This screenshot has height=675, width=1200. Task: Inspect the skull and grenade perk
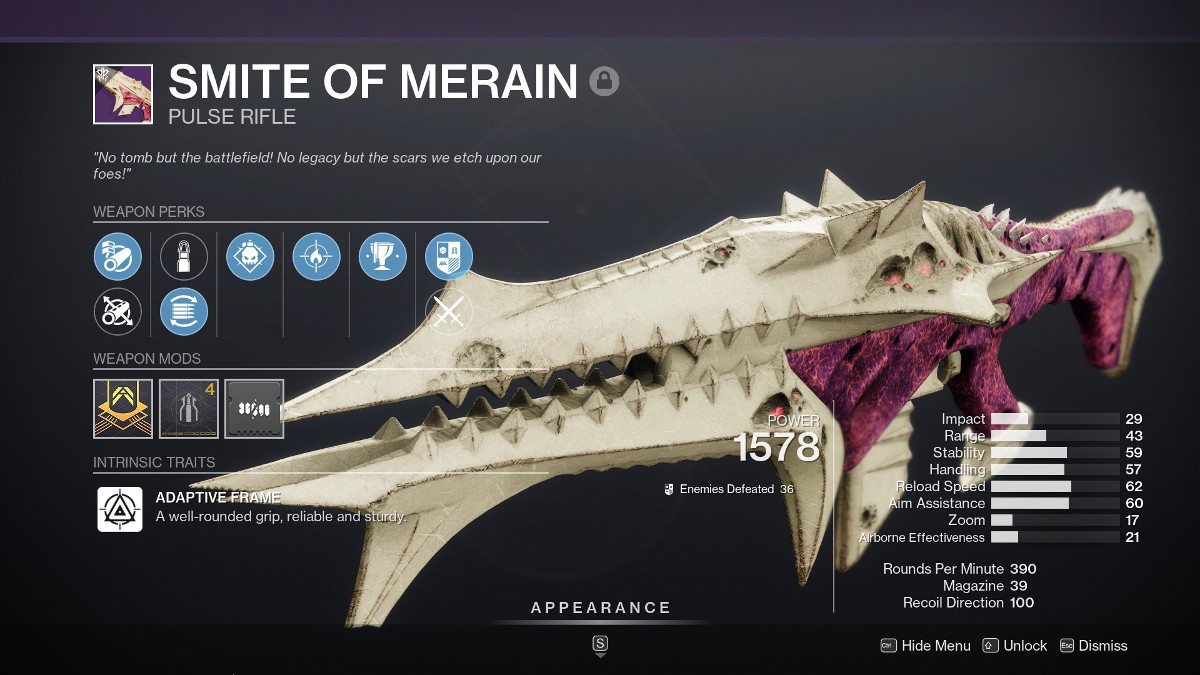250,257
